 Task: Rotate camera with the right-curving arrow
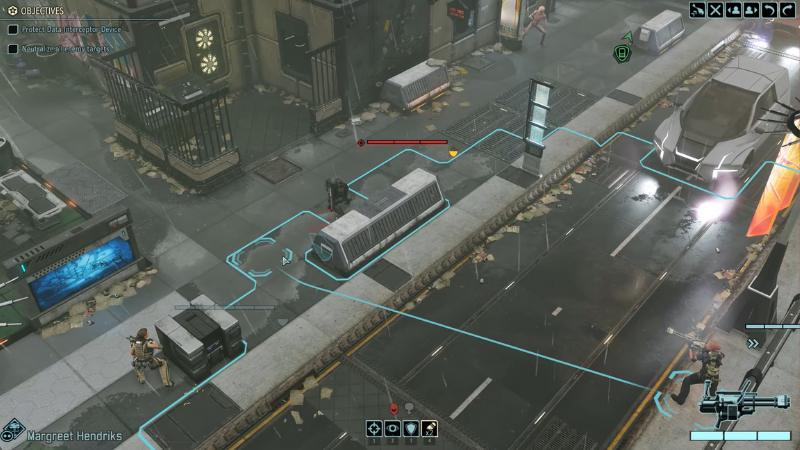(x=786, y=10)
